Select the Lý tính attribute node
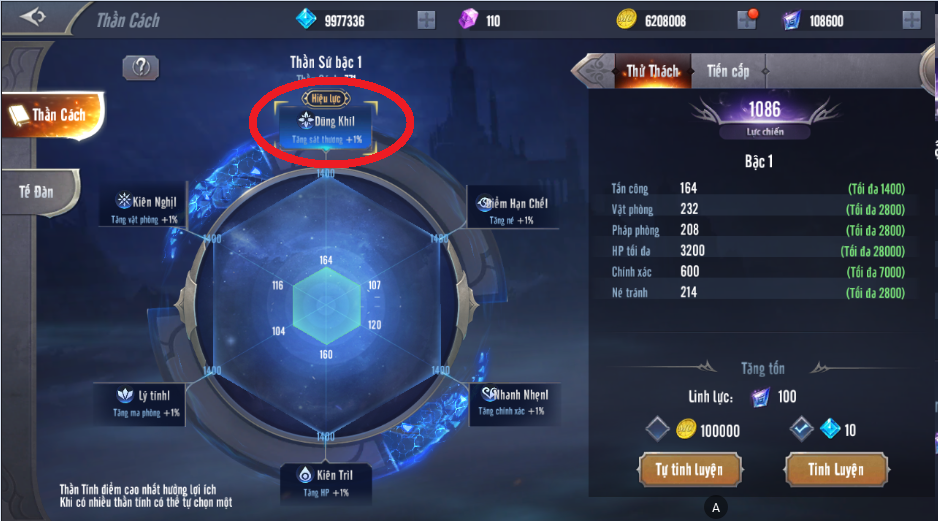 146,401
